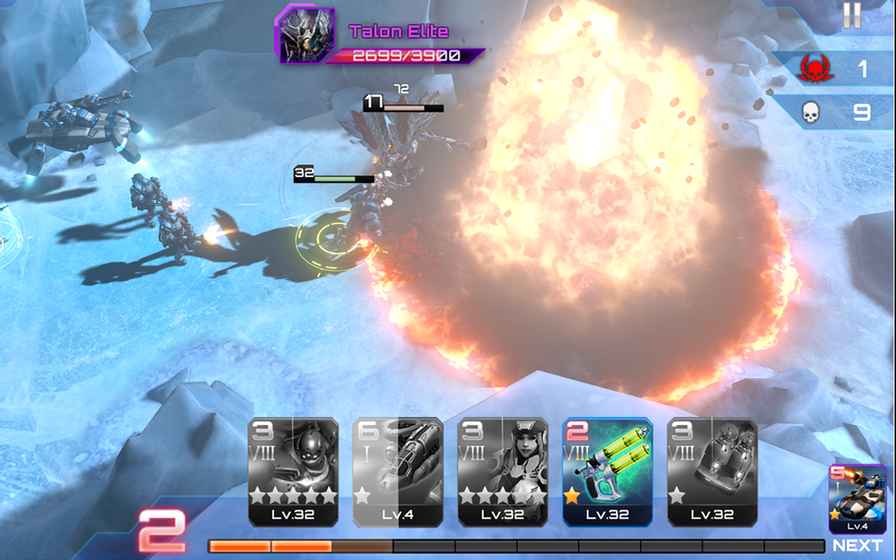The height and width of the screenshot is (560, 896).
Task: Choose the cost-6 cannon card
Action: pos(397,471)
